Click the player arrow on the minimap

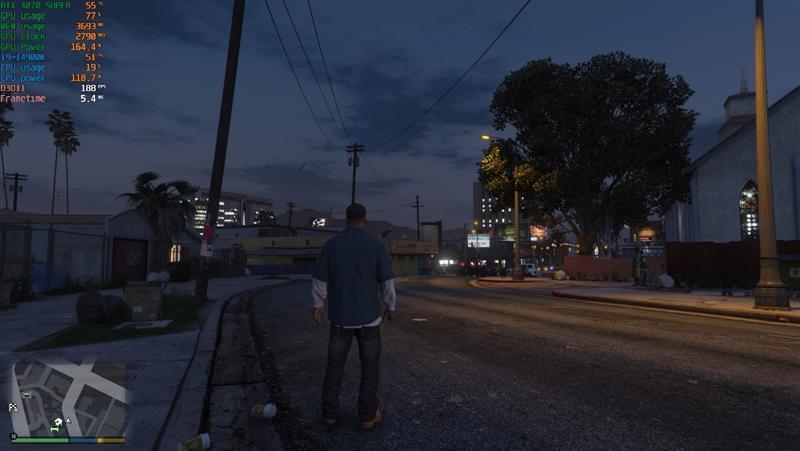pyautogui.click(x=69, y=421)
